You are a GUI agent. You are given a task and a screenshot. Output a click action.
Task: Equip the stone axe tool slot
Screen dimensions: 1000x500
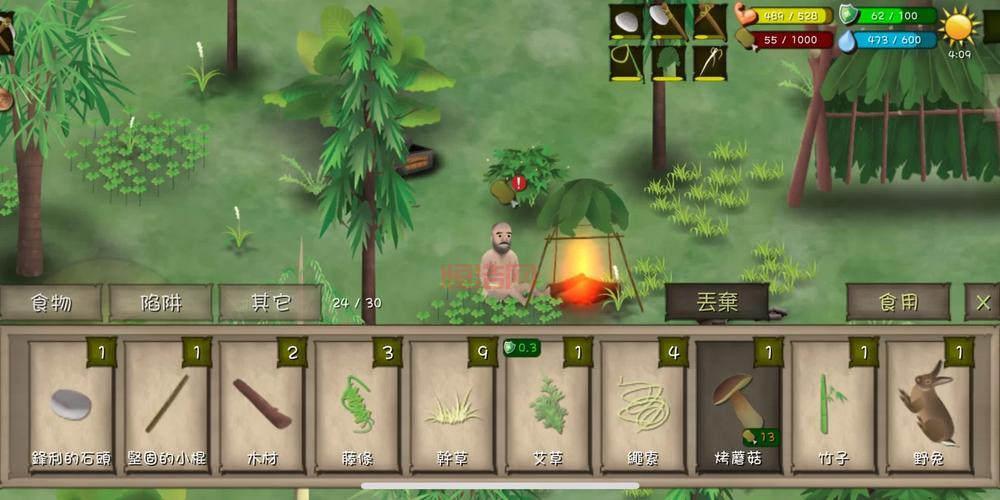[x=669, y=21]
